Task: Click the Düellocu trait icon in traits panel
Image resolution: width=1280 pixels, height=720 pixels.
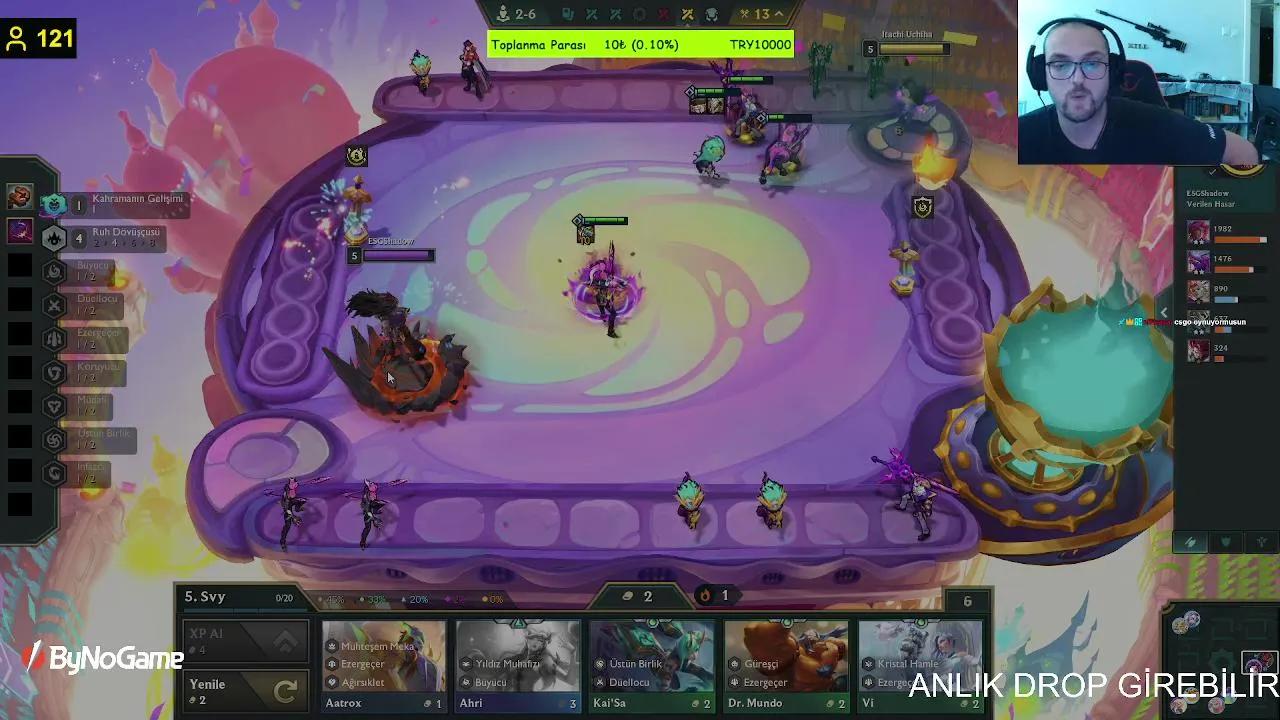Action: [53, 306]
